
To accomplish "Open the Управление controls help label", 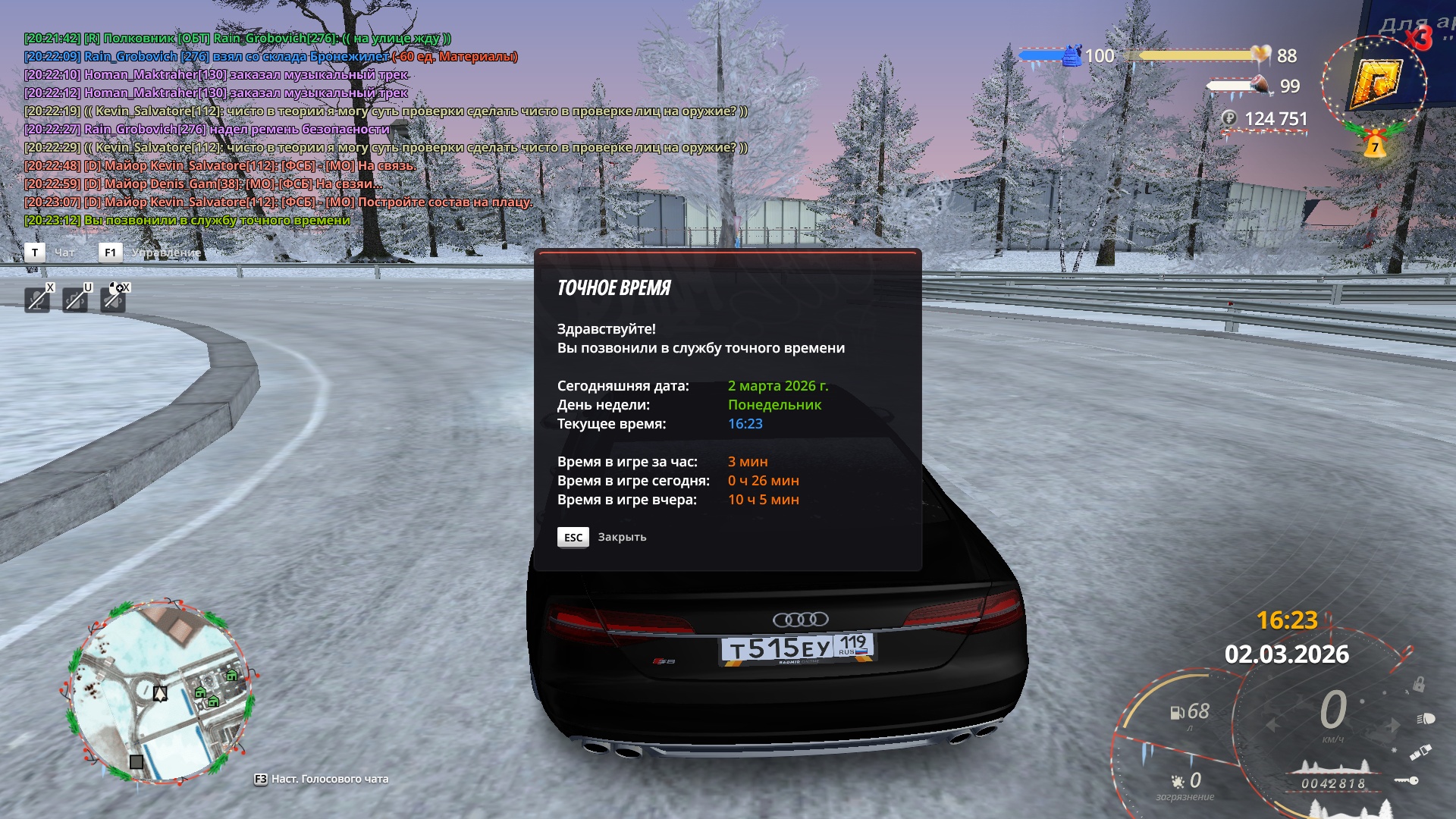I will click(165, 253).
